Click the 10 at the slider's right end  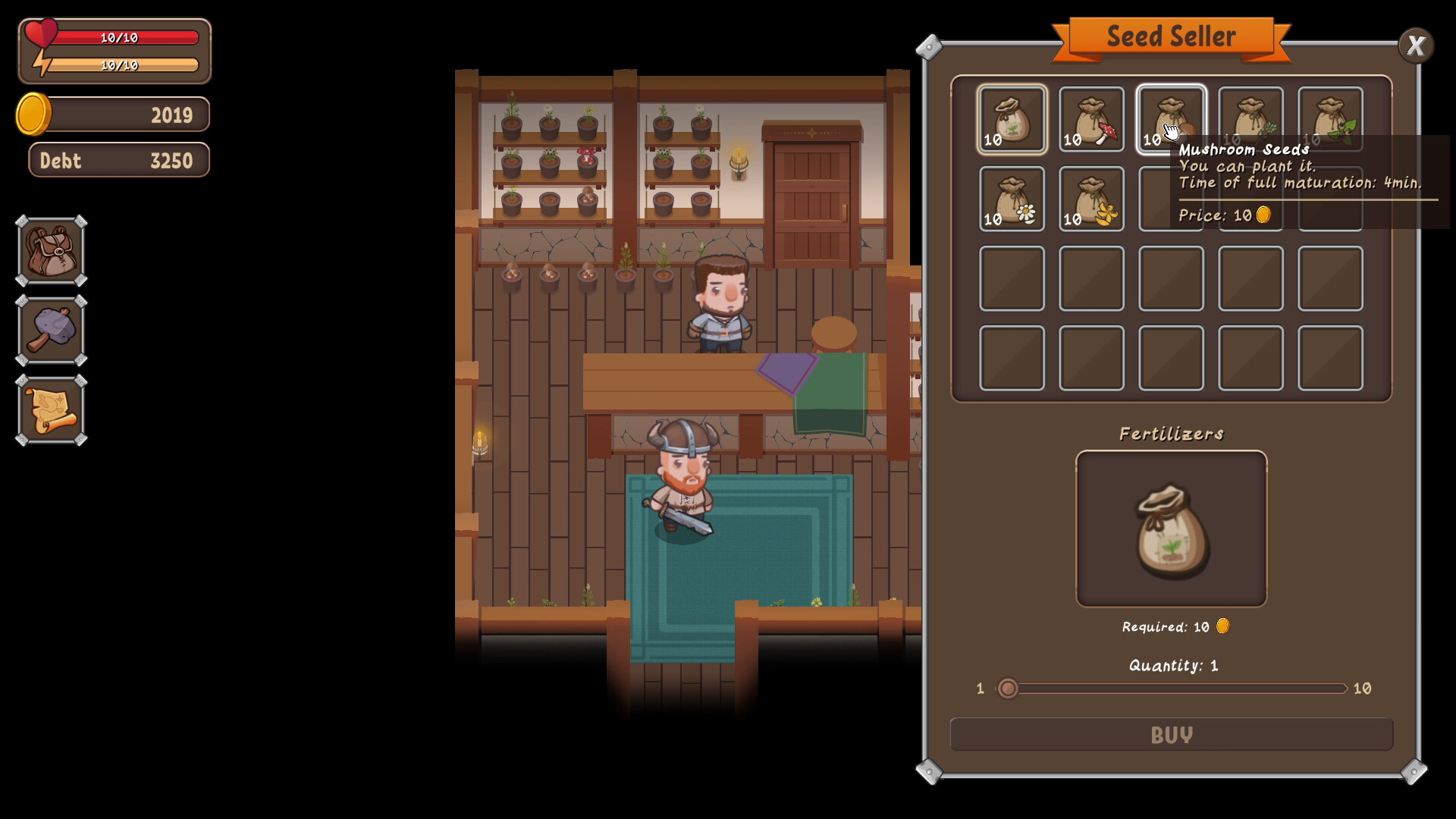1361,689
